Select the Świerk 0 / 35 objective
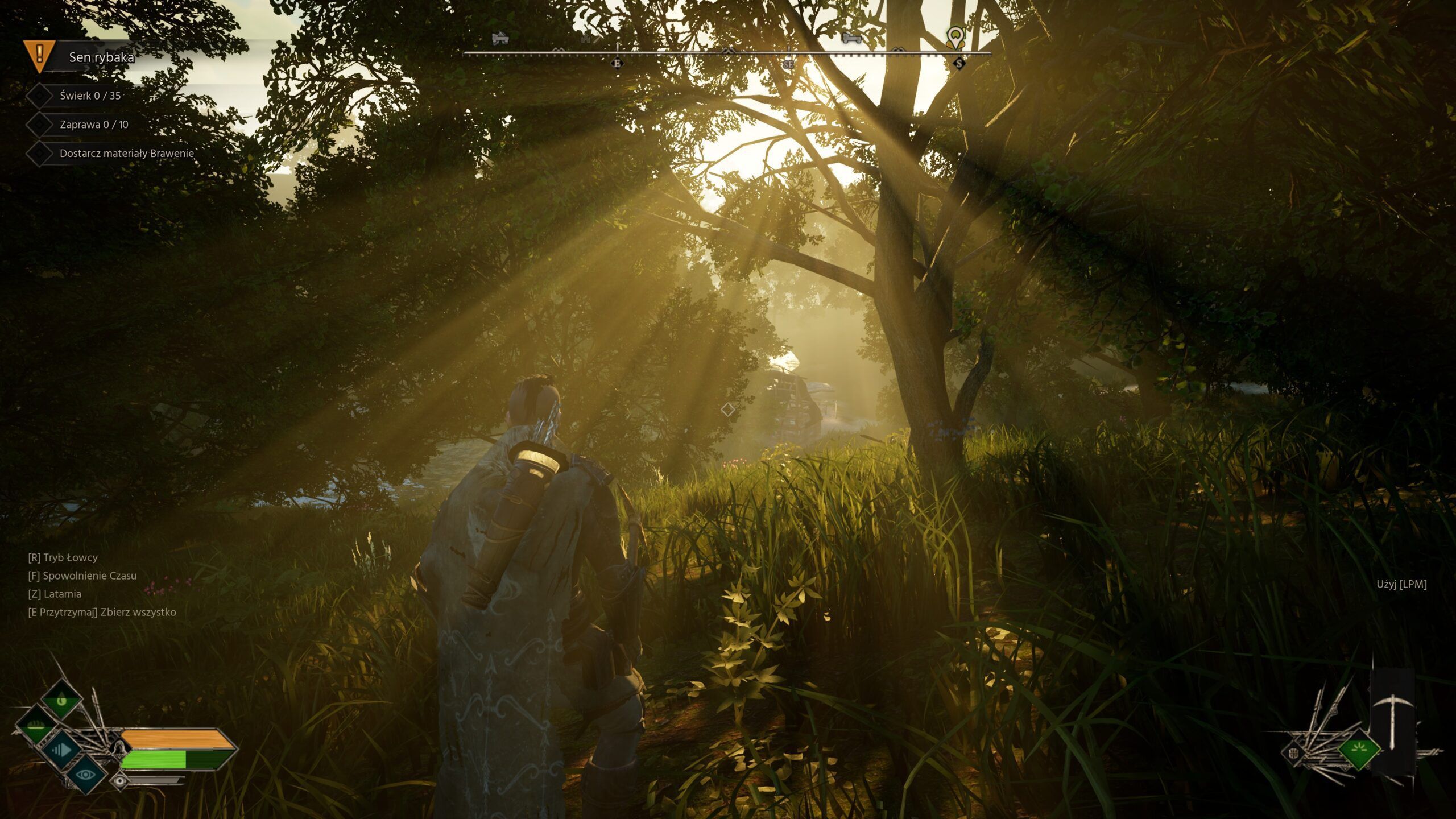This screenshot has width=1456, height=819. [x=90, y=96]
